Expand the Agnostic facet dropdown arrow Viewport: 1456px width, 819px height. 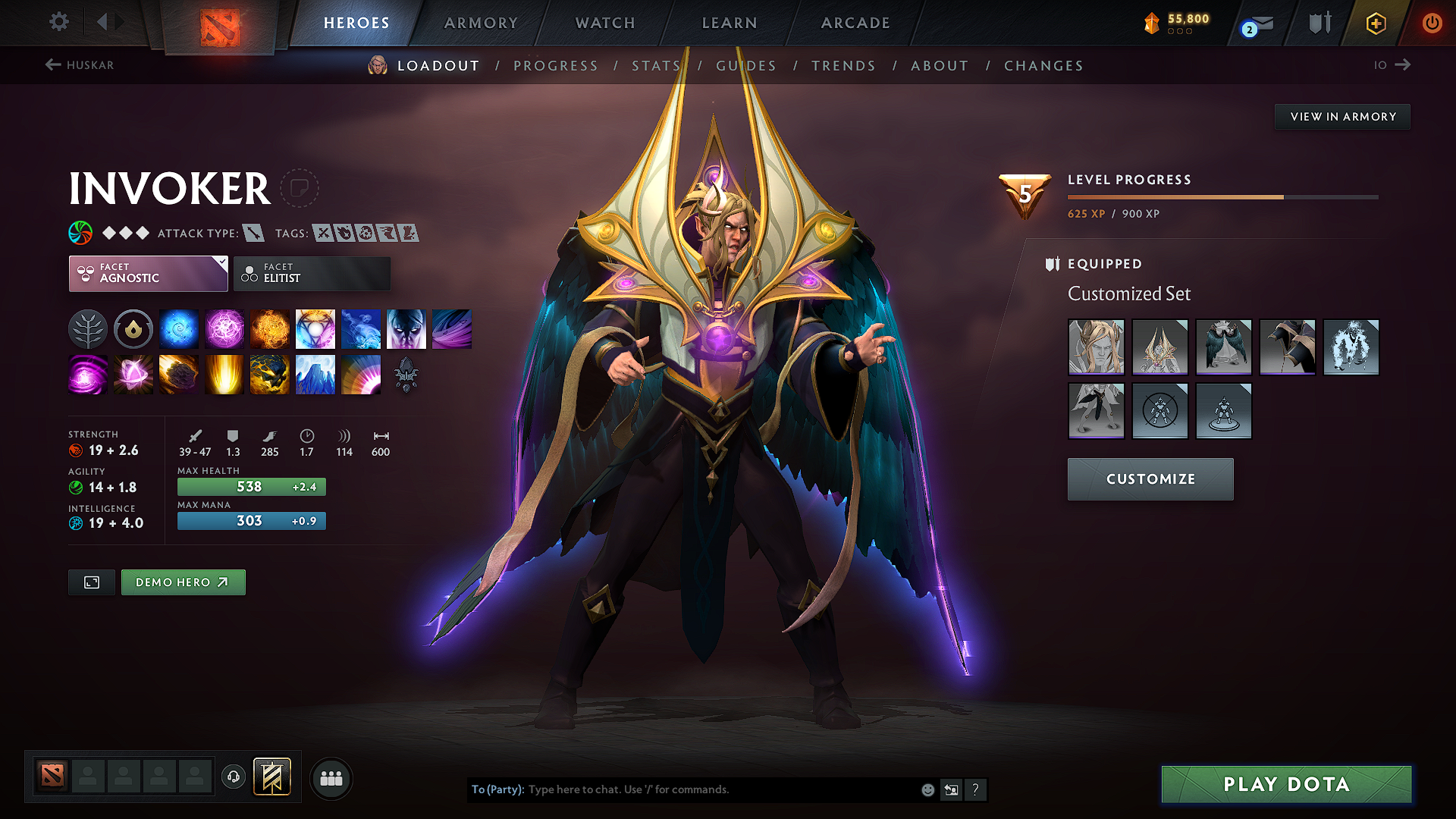pos(221,263)
